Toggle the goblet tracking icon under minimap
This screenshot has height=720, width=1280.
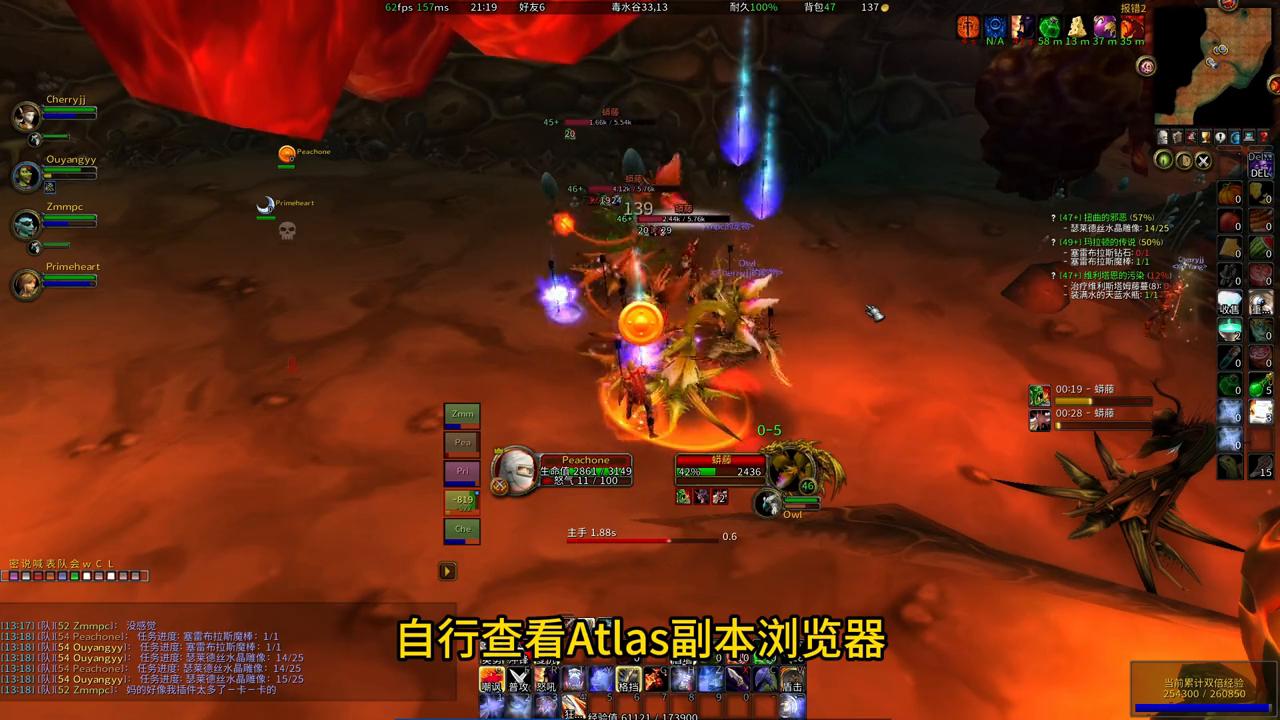click(x=1205, y=135)
